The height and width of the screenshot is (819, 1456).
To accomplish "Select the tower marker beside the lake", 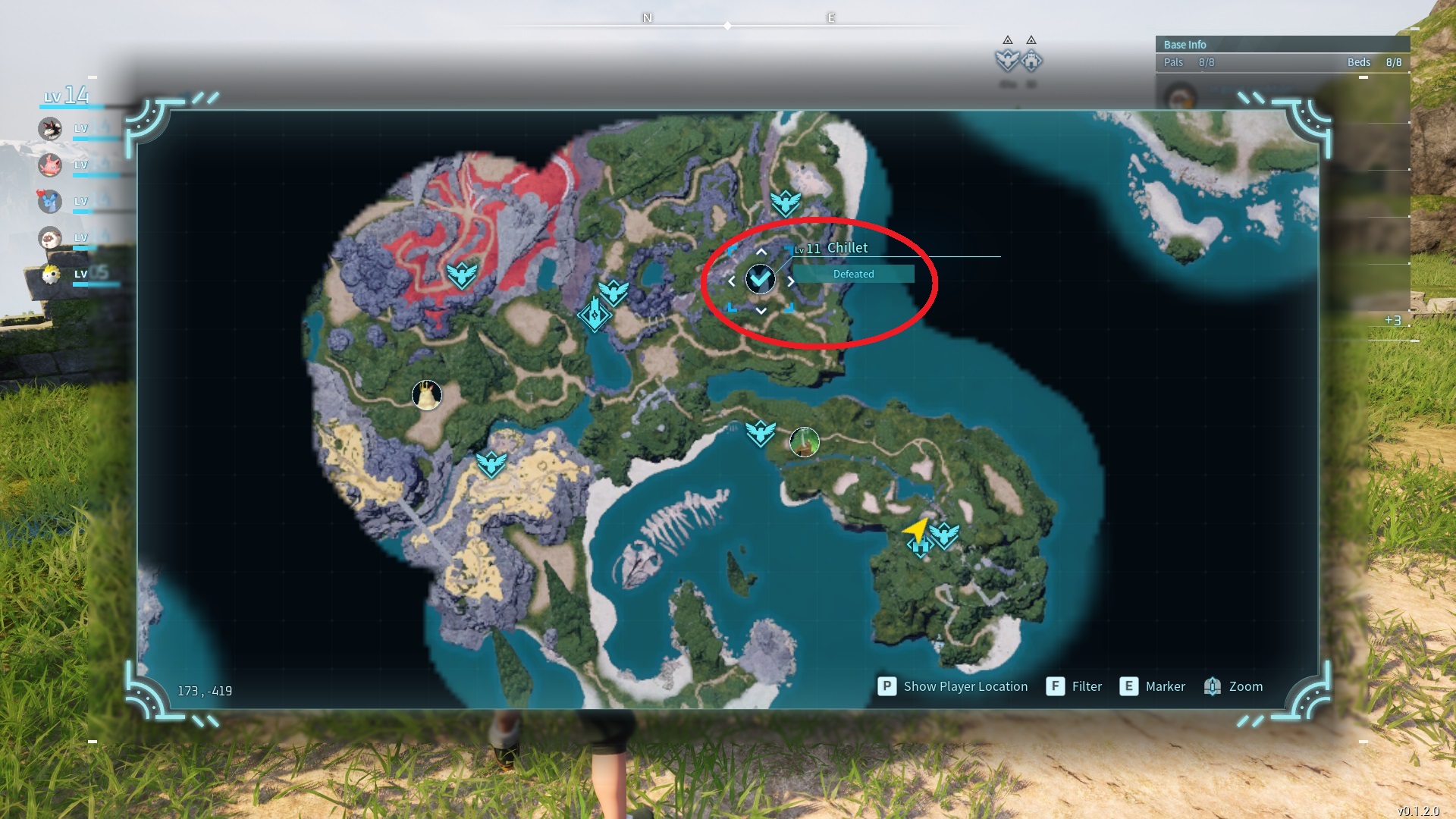I will click(594, 314).
